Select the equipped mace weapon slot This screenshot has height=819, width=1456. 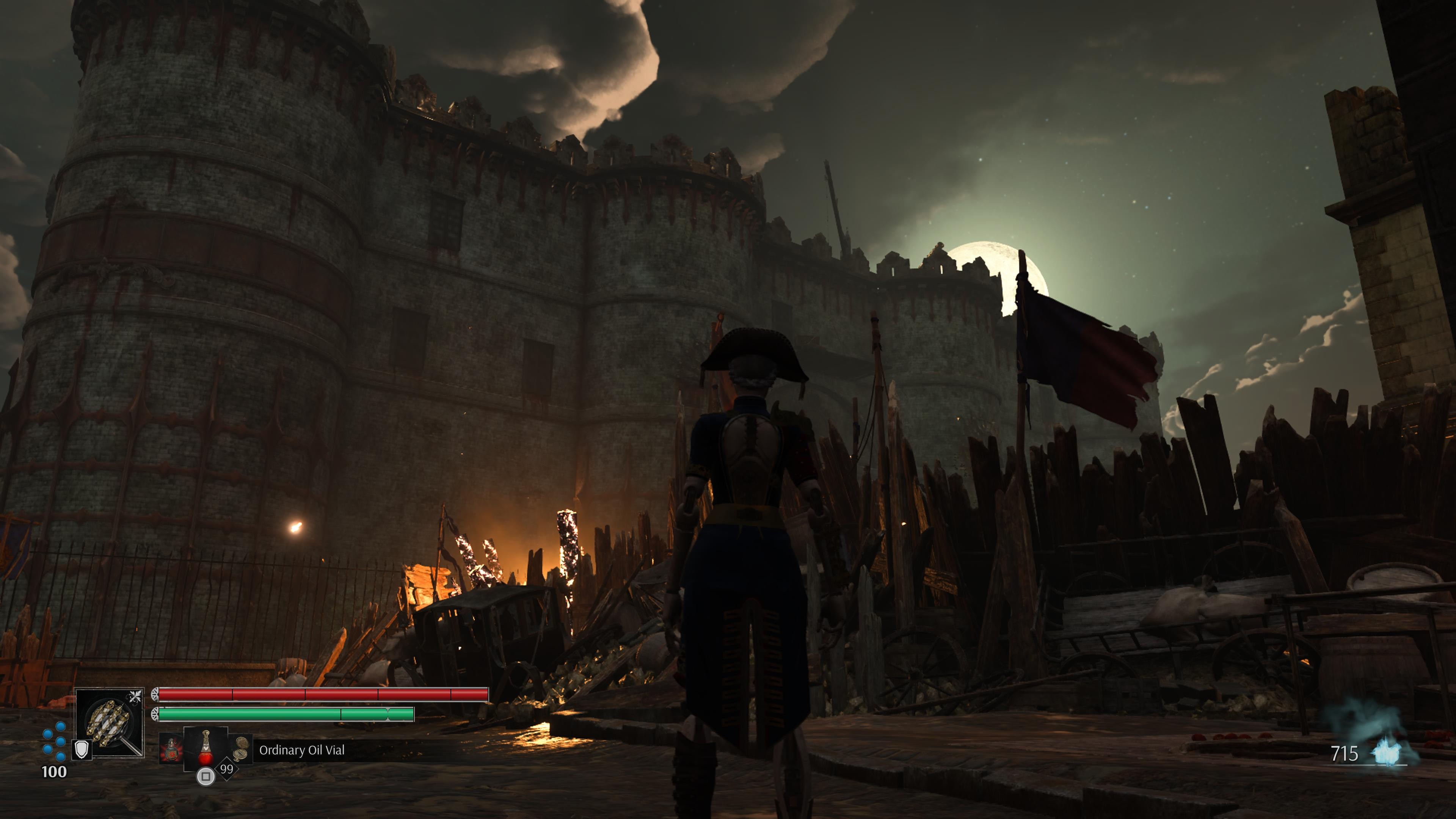click(110, 723)
